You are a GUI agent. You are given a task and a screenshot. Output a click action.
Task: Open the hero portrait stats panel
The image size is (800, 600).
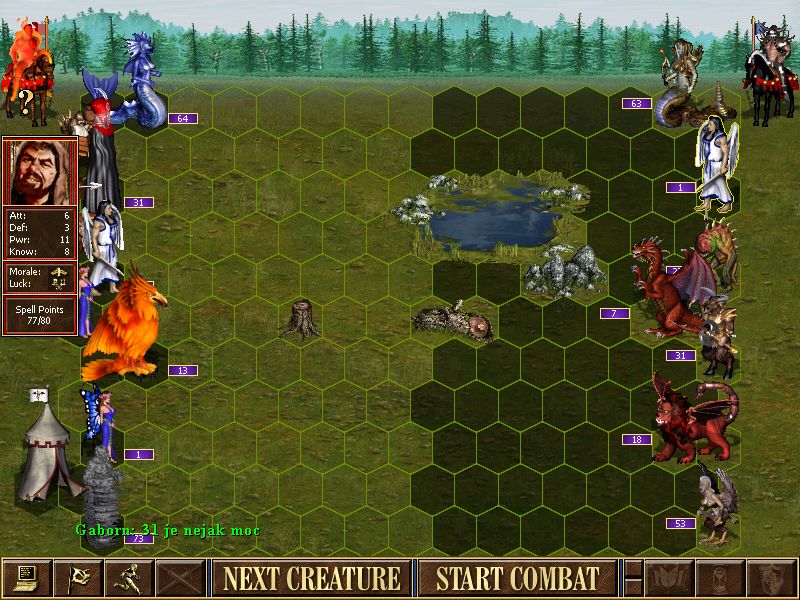(40, 172)
